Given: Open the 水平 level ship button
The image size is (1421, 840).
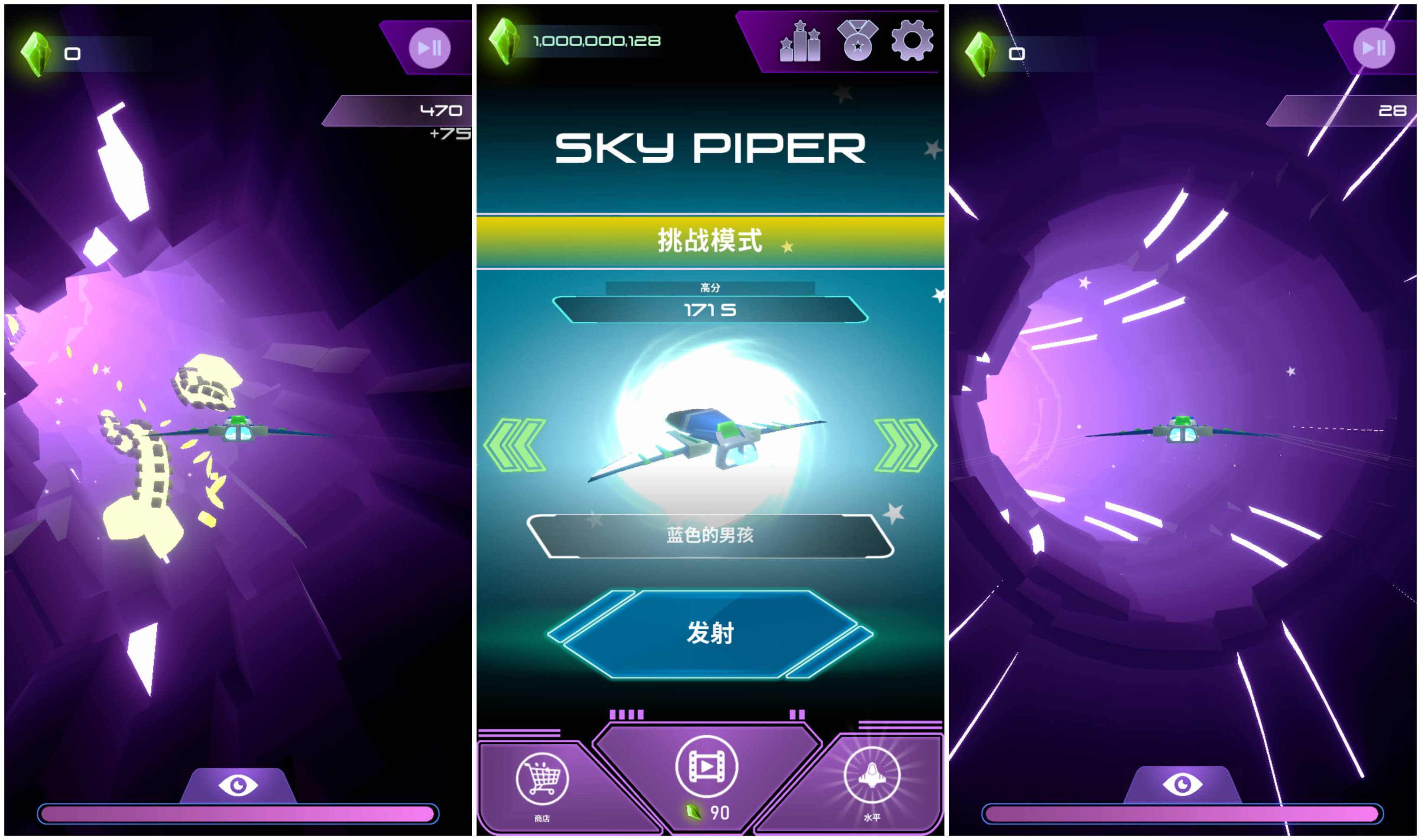Looking at the screenshot, I should 872,777.
